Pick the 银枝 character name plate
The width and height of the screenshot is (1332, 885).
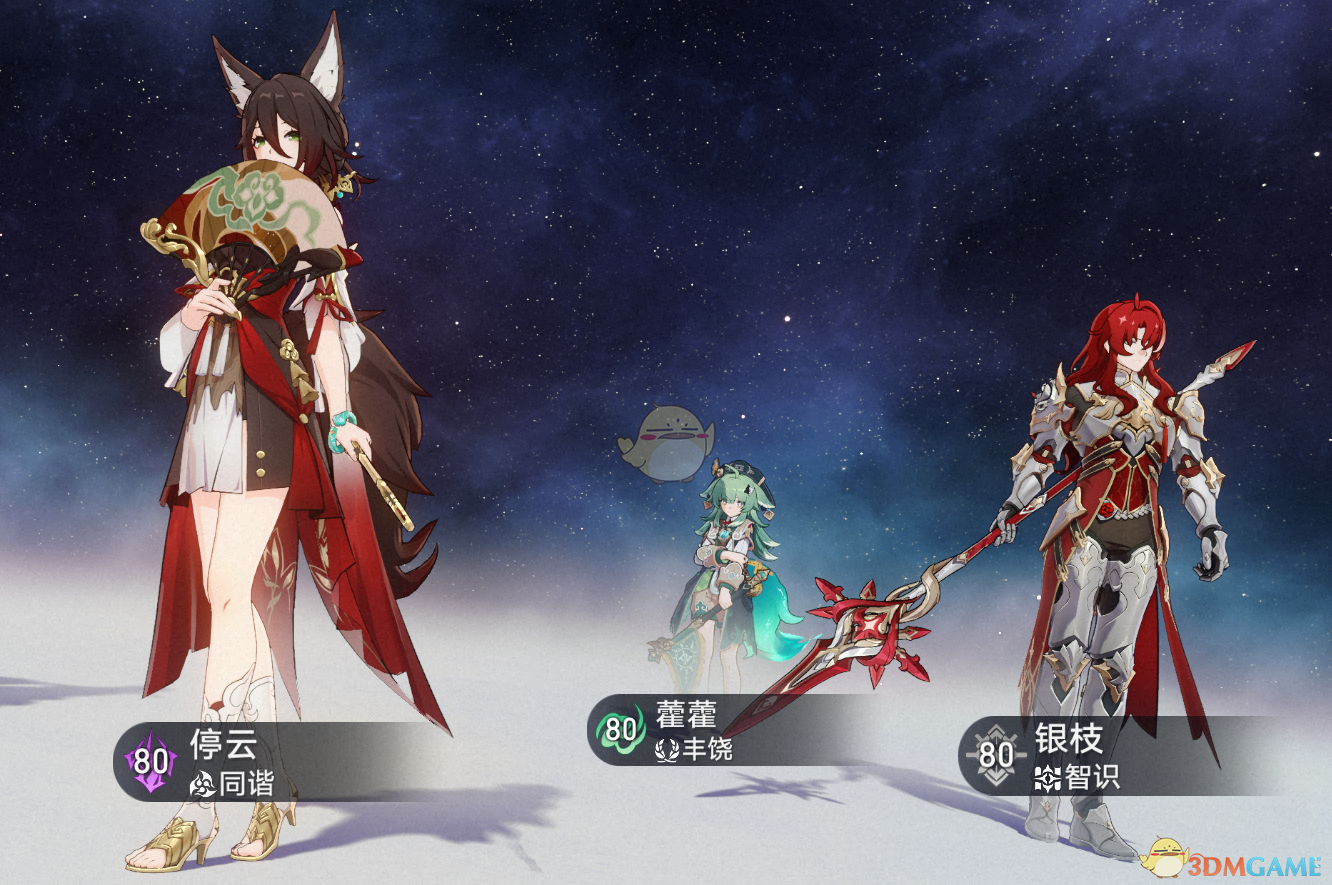pos(1050,756)
